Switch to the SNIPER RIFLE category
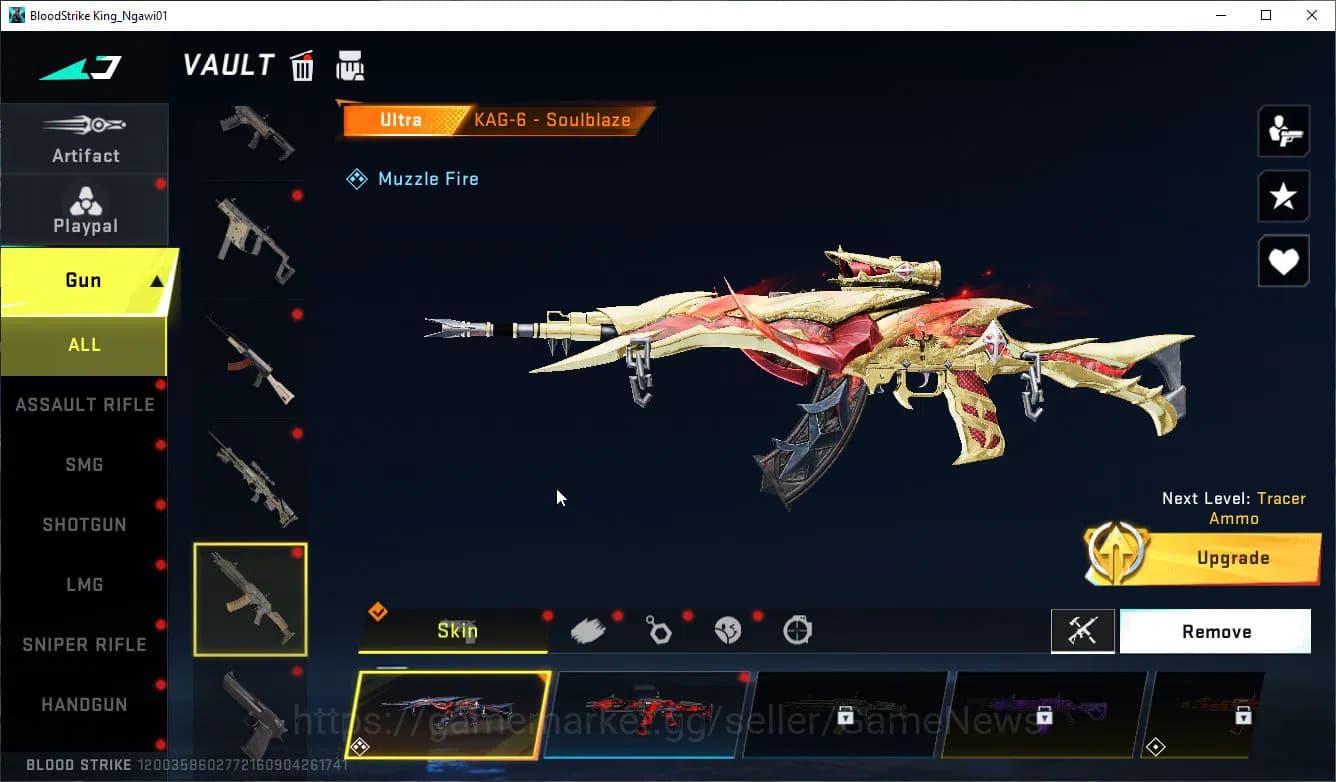The image size is (1336, 782). click(x=84, y=644)
